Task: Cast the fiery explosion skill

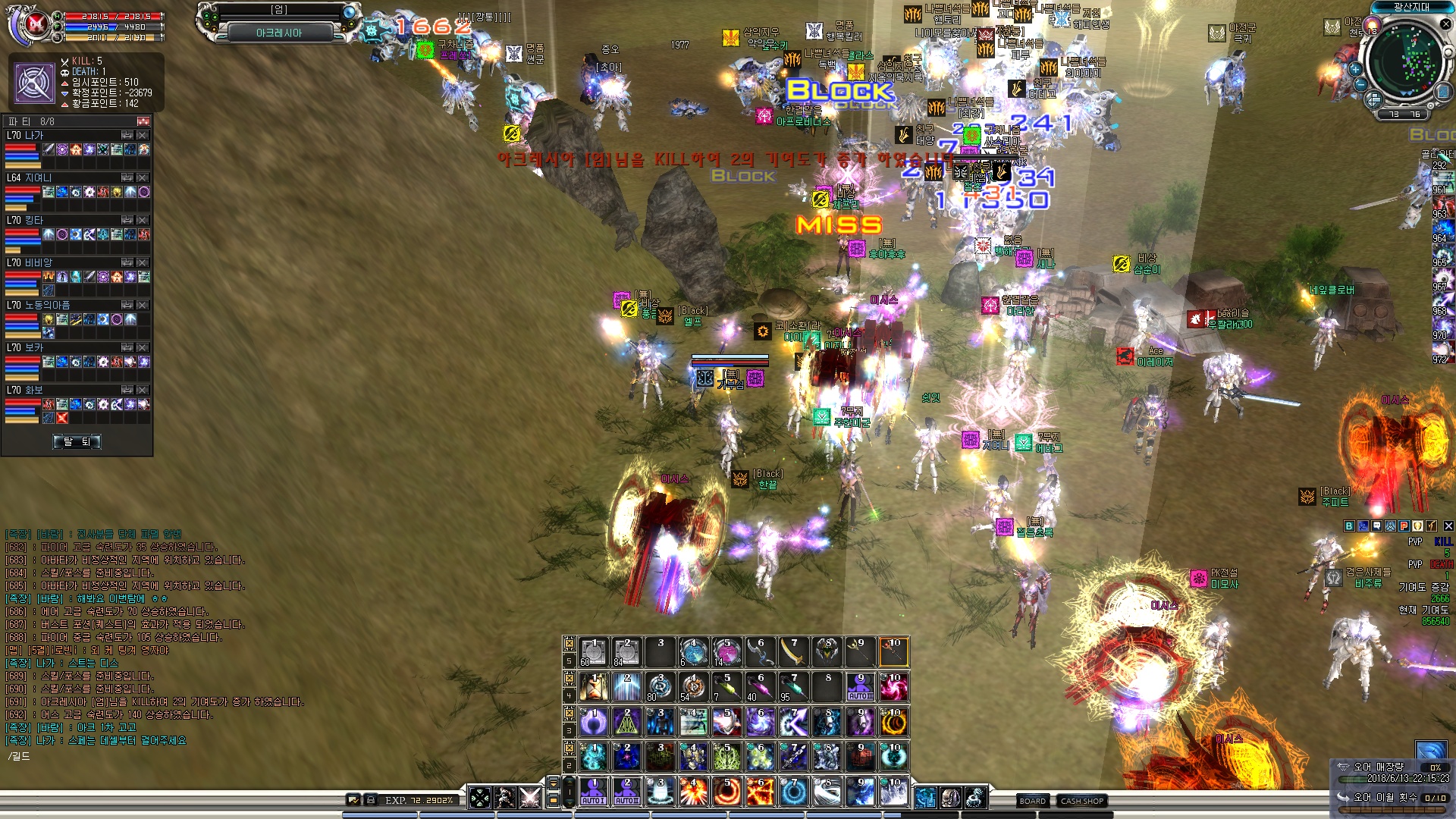Action: point(693,792)
